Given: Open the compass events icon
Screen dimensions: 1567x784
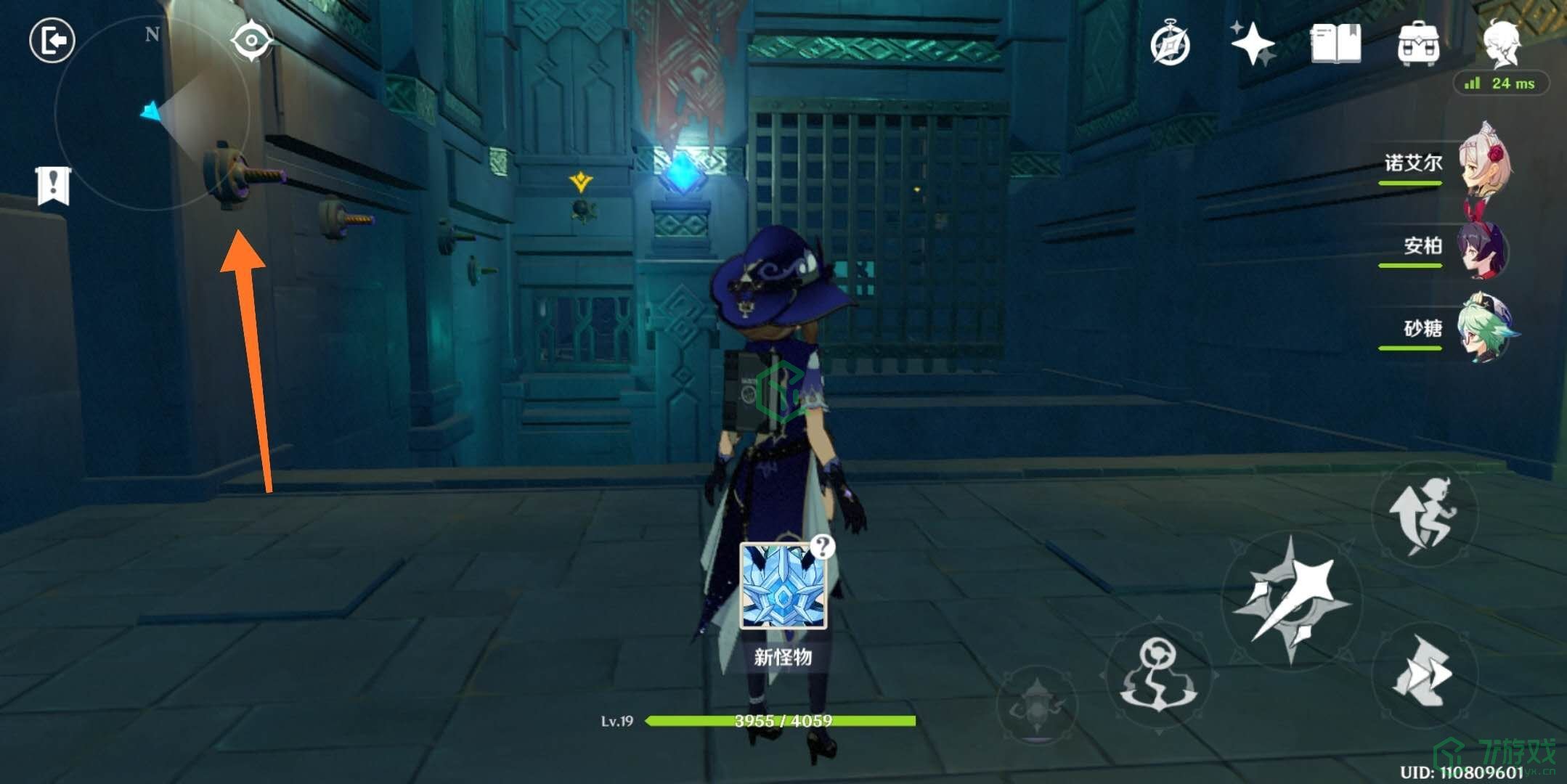Looking at the screenshot, I should click(1171, 45).
